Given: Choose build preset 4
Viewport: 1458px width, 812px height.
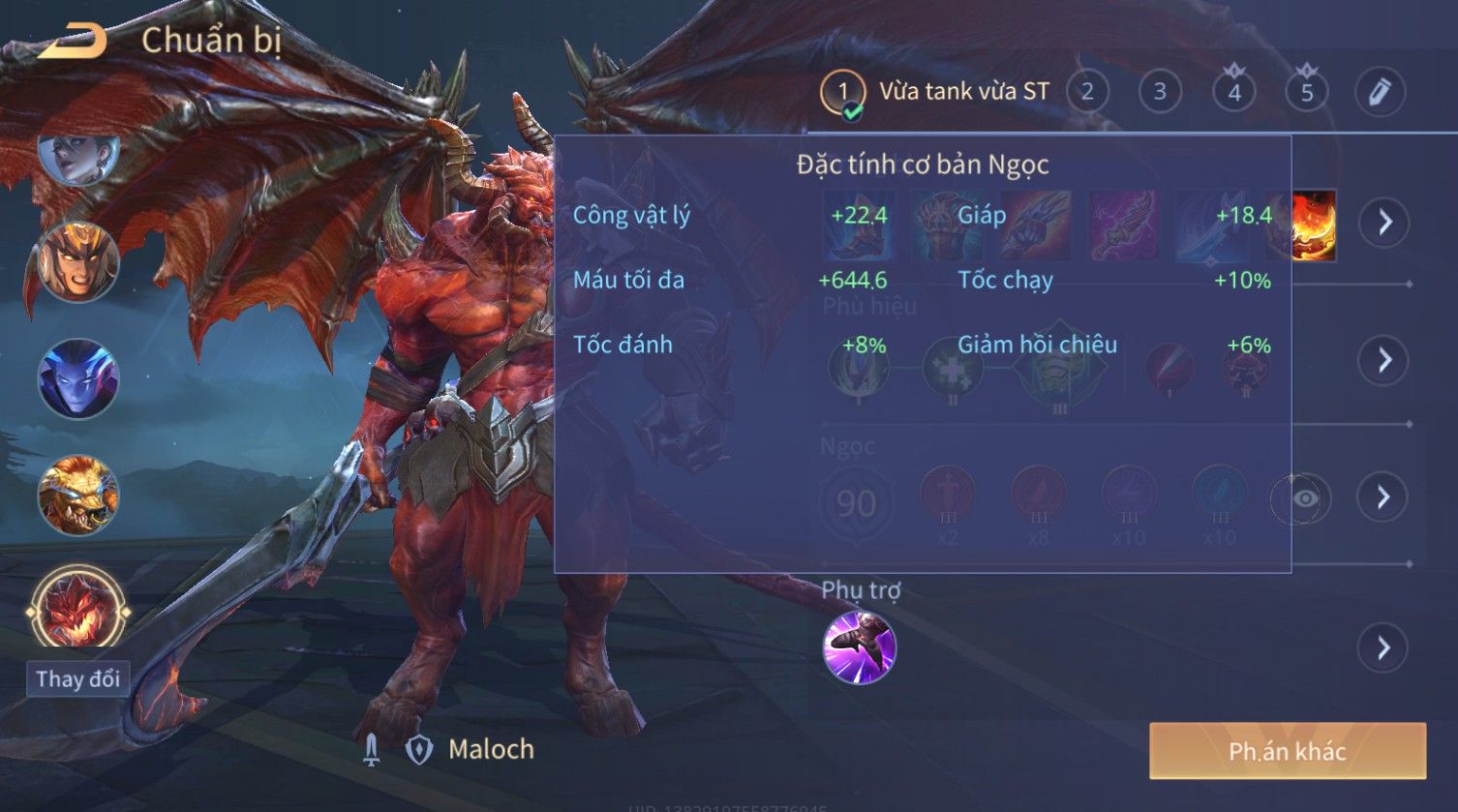Looking at the screenshot, I should point(1234,93).
